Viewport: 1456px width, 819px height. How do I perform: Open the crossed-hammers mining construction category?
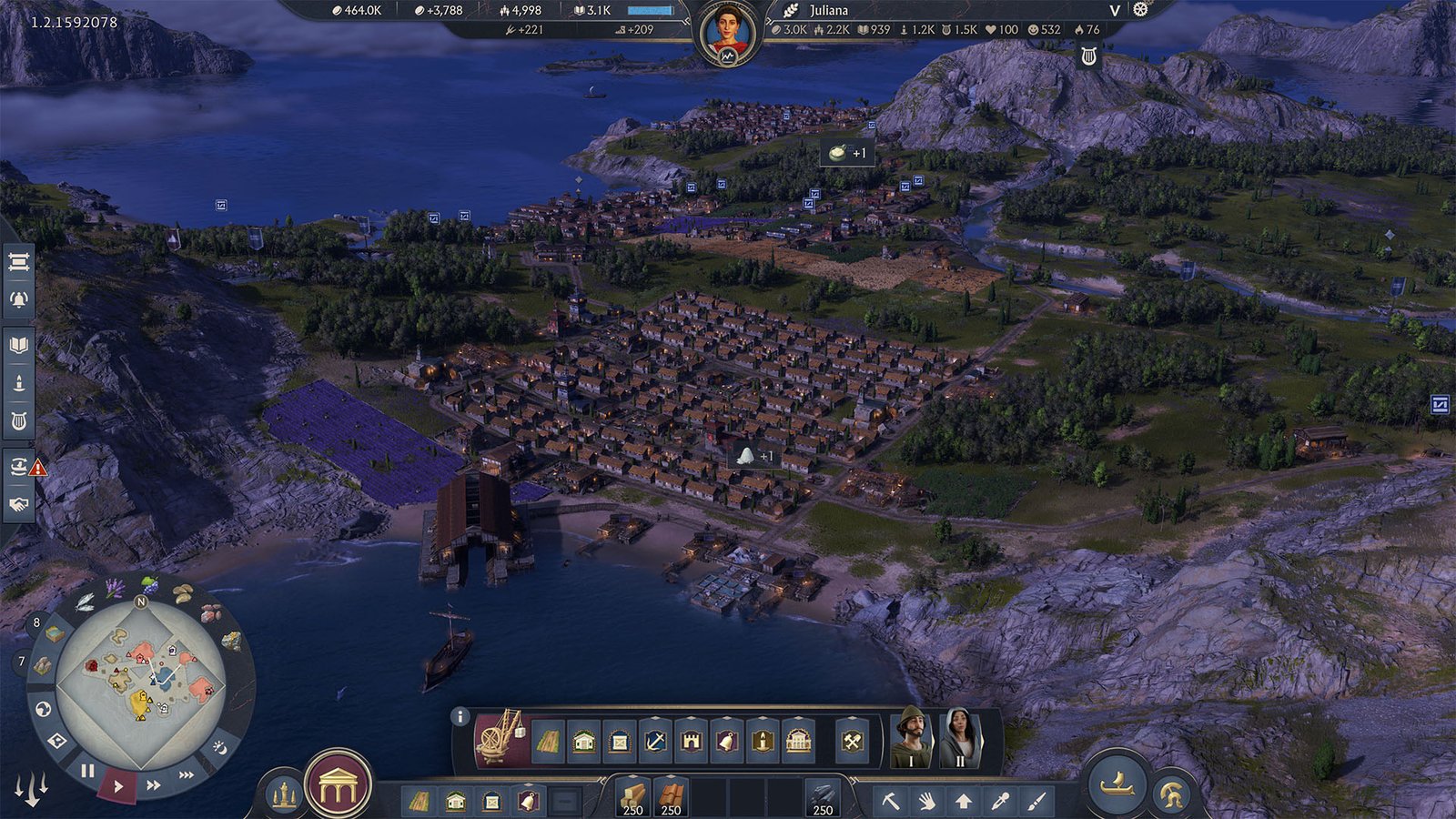(x=854, y=740)
